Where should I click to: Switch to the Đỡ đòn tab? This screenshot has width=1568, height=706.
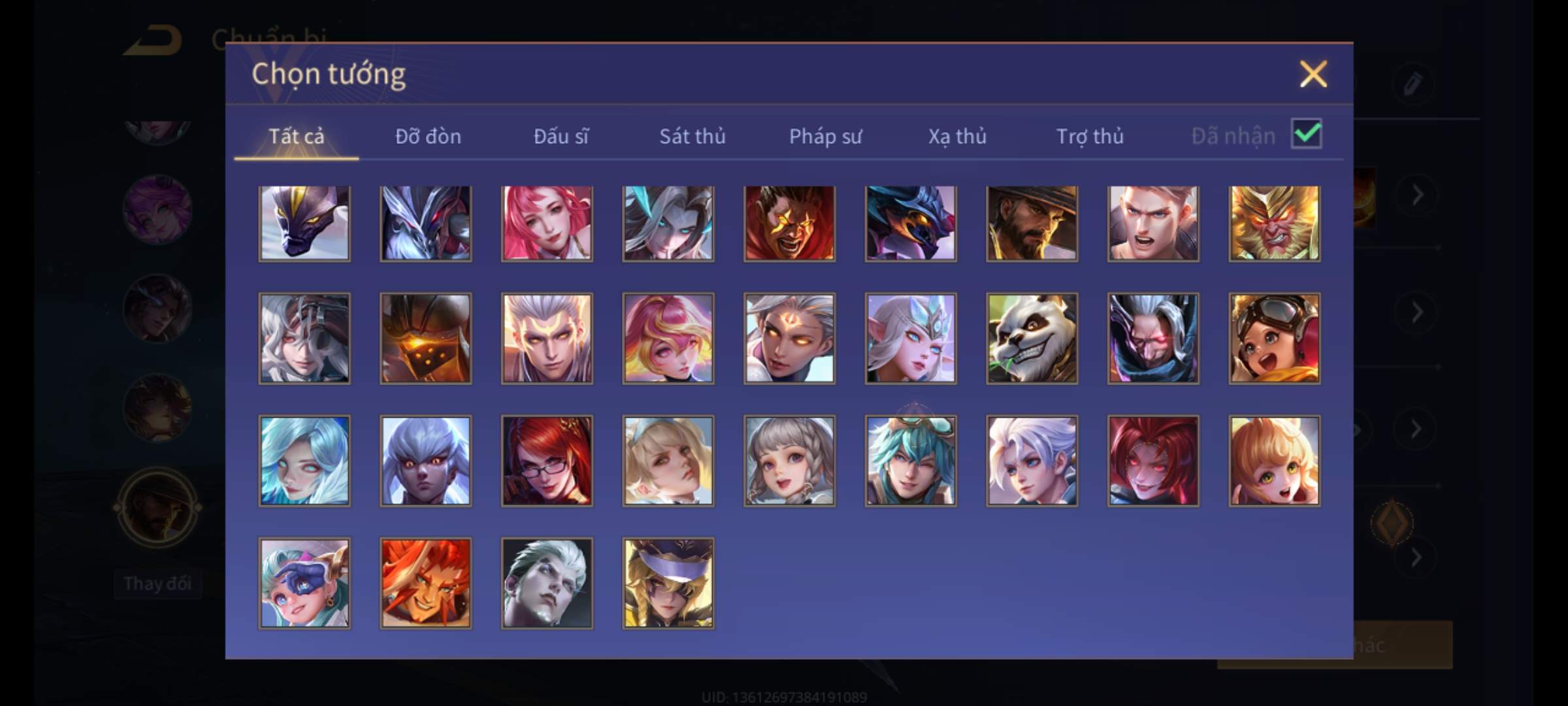(x=428, y=136)
